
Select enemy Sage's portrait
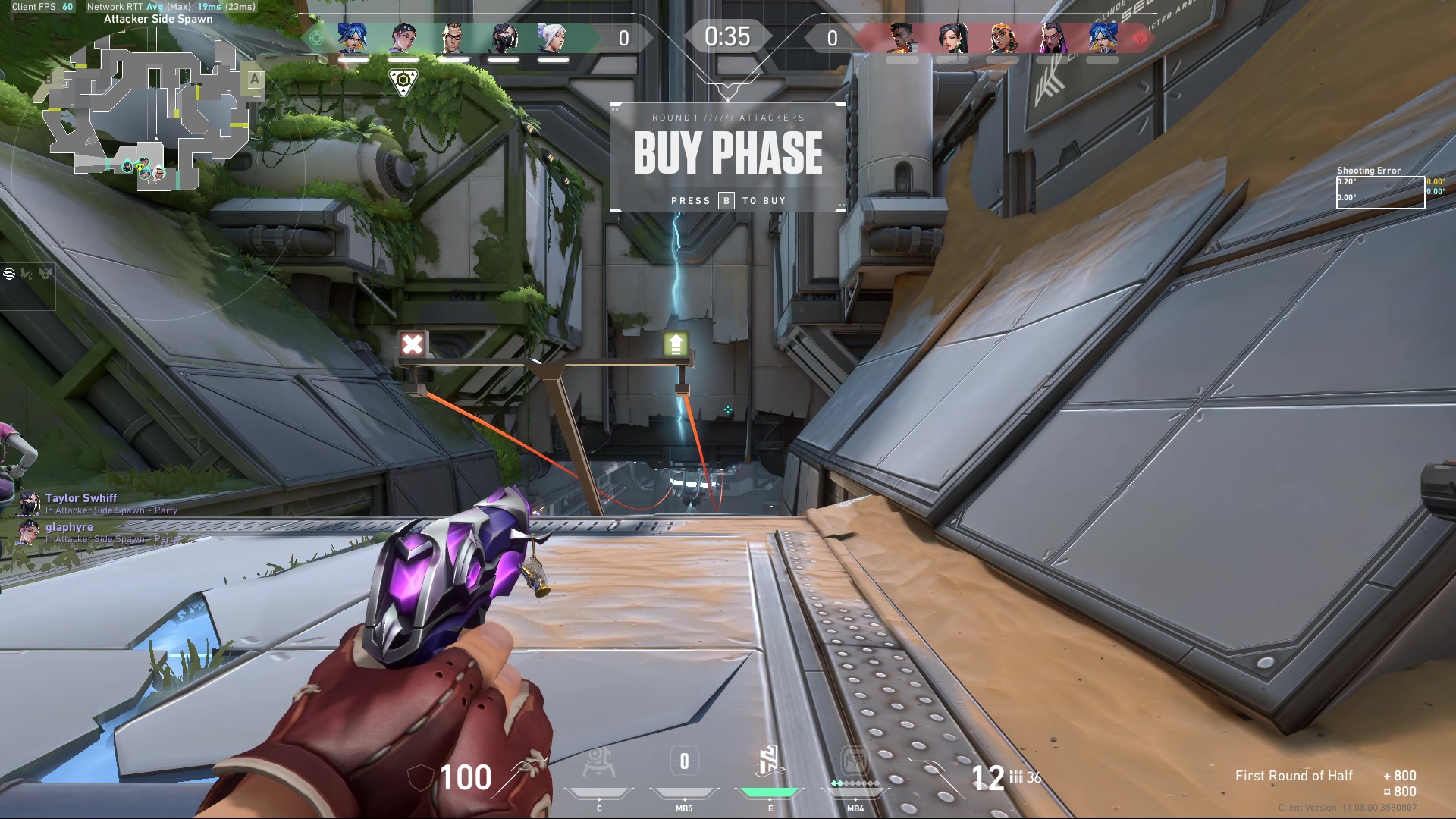coord(952,37)
